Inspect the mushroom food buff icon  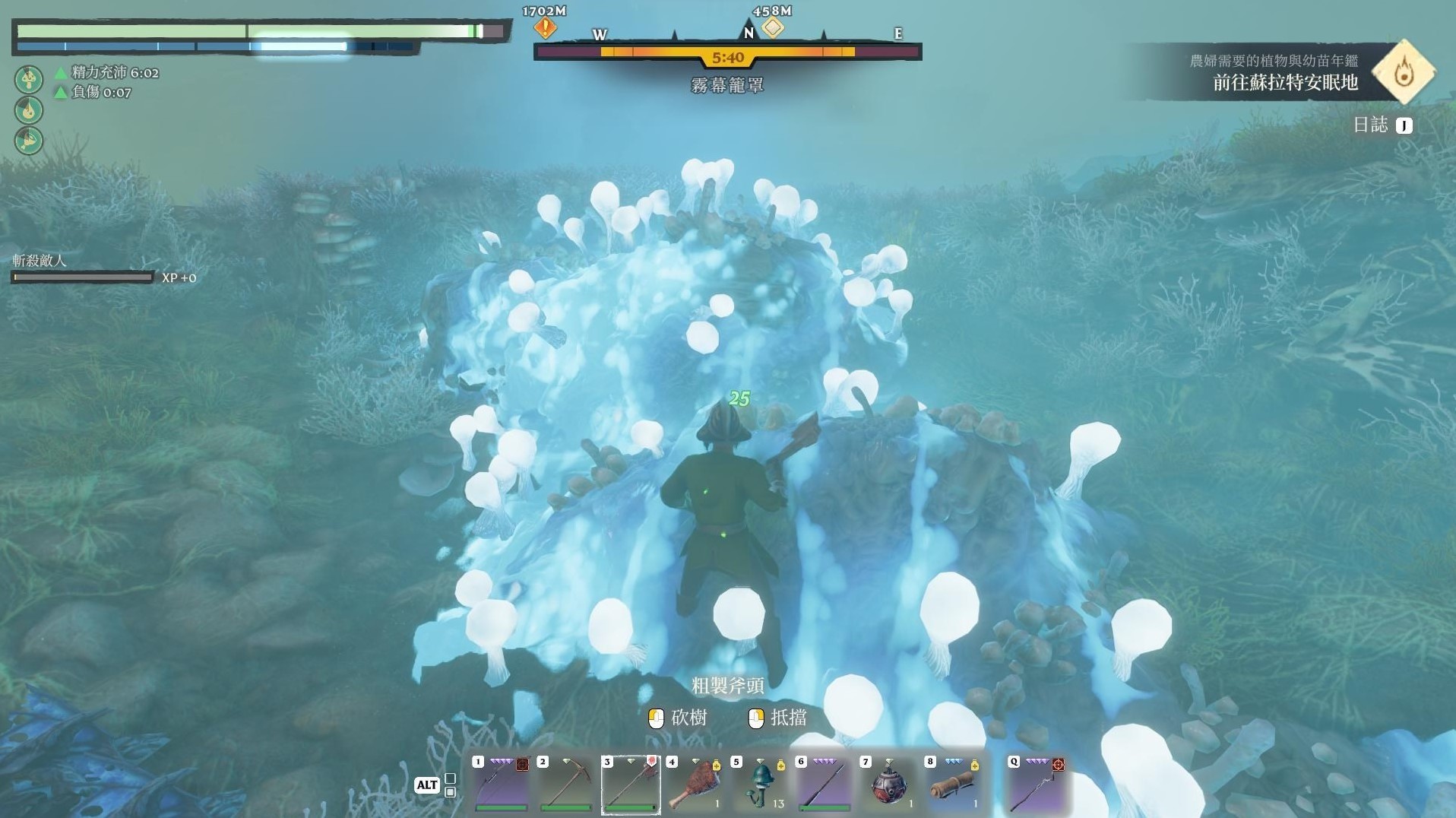[29, 79]
